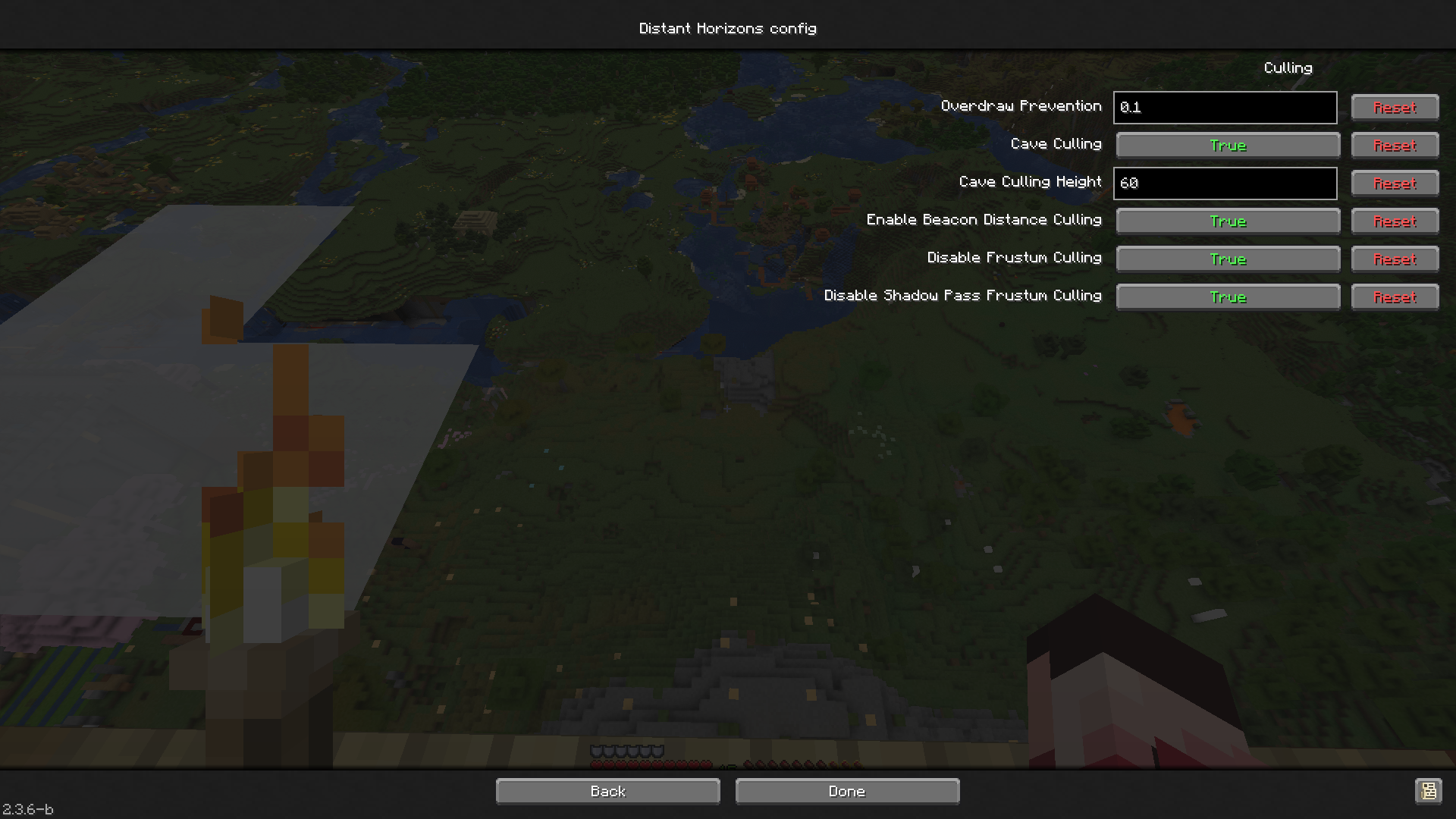Toggle the Disable Frustum Culling setting
Viewport: 1456px width, 819px height.
pos(1227,259)
